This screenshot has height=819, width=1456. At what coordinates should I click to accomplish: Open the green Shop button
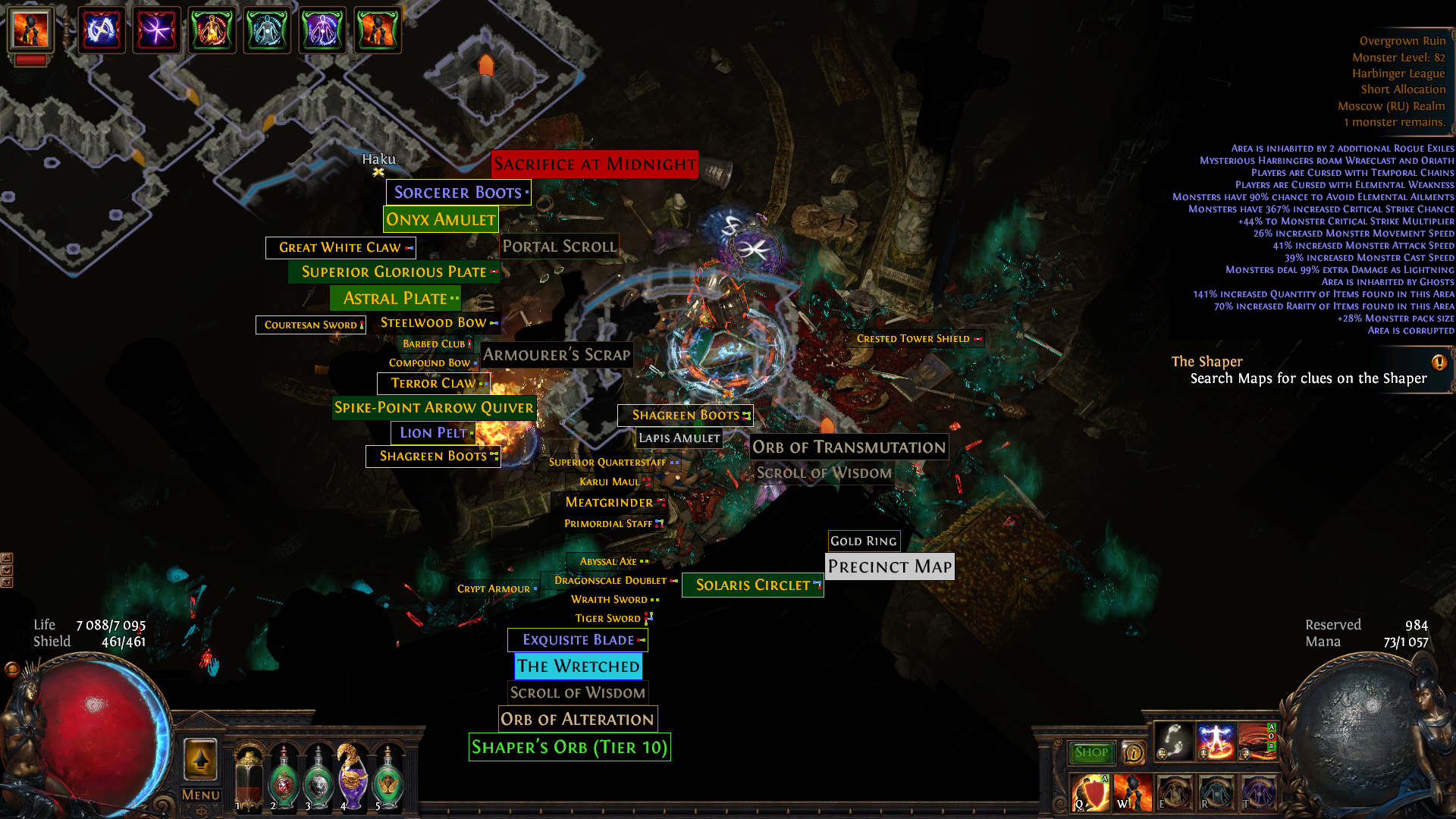1091,752
